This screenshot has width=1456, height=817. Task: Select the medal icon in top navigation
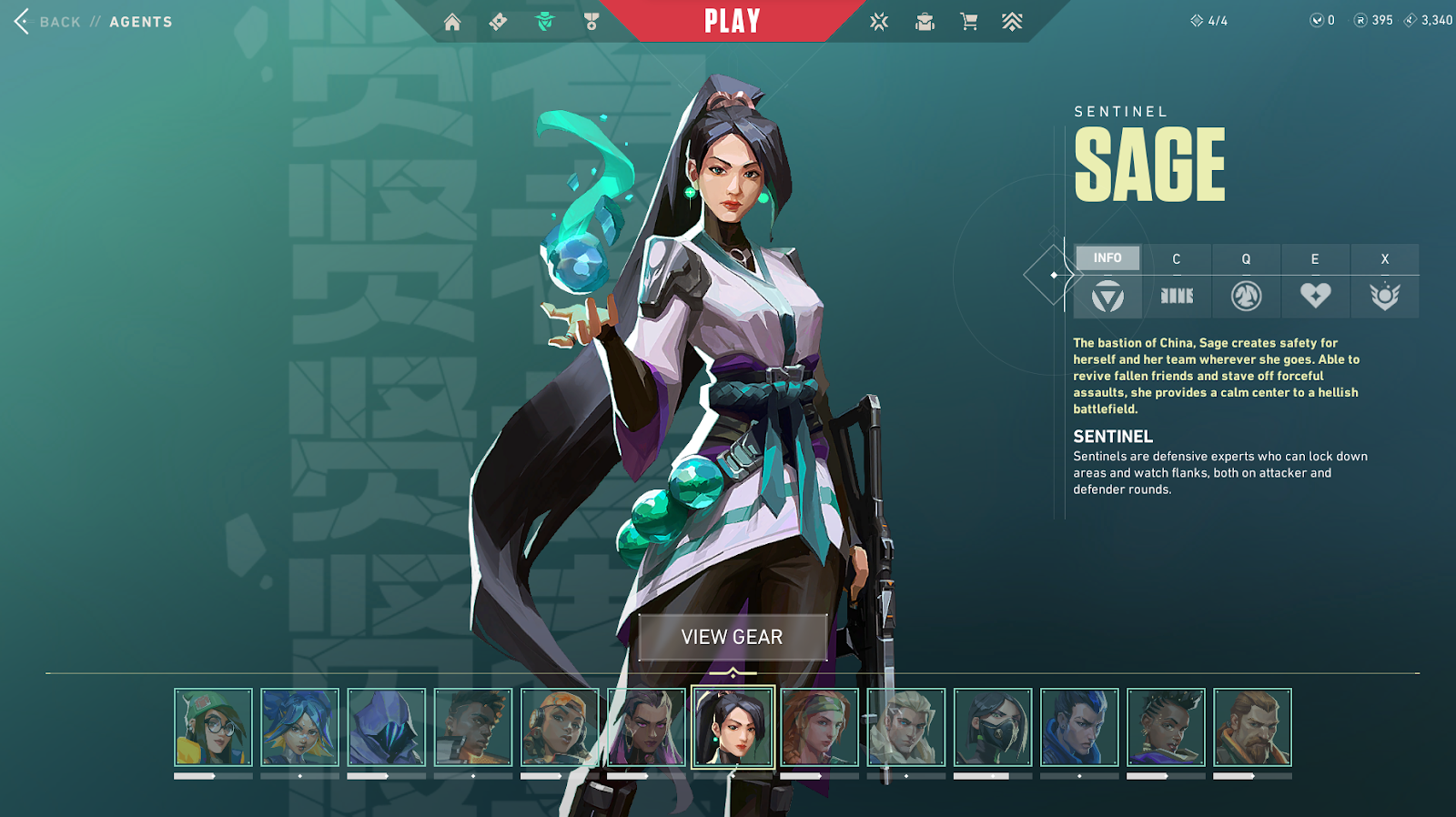click(x=591, y=22)
